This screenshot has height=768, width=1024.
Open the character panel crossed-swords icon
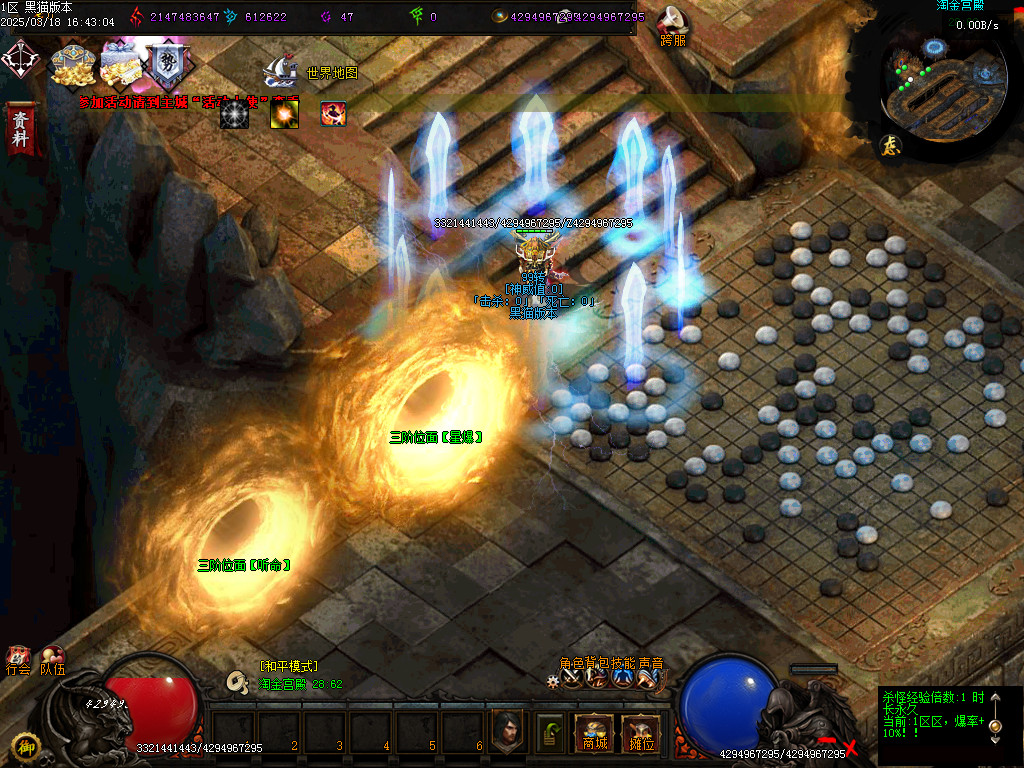coord(571,678)
